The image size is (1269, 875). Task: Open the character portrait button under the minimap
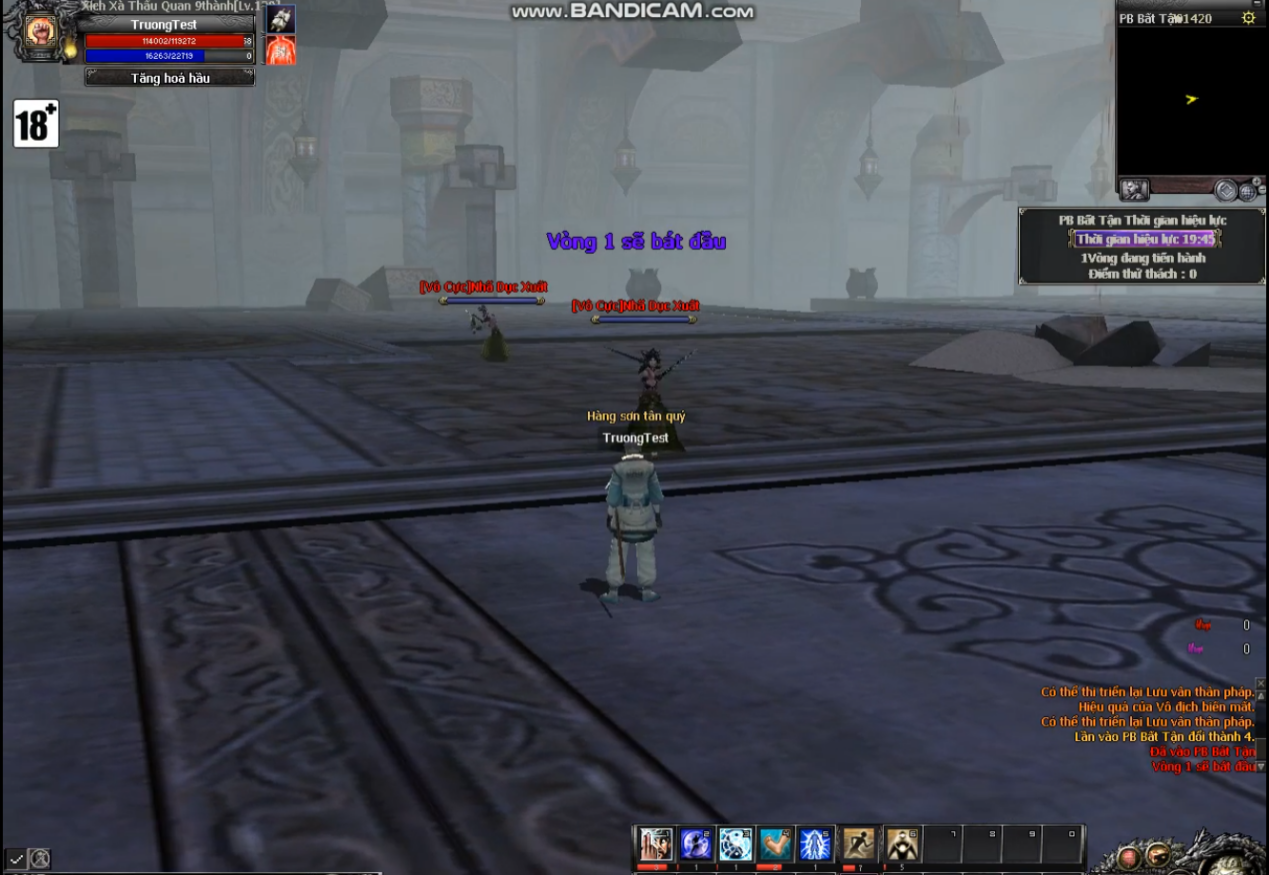pyautogui.click(x=1134, y=189)
